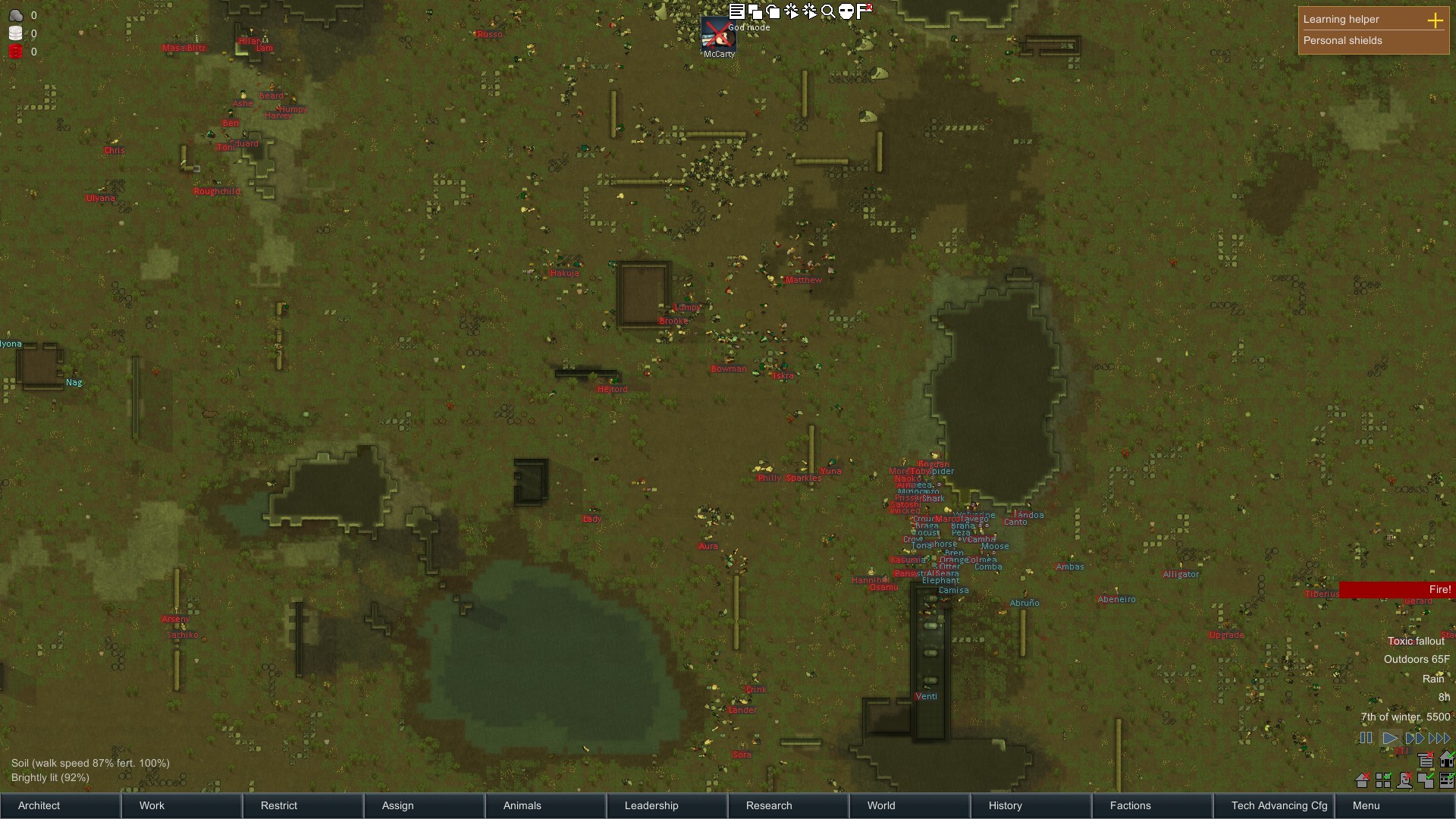Switch to the World view

click(x=910, y=805)
